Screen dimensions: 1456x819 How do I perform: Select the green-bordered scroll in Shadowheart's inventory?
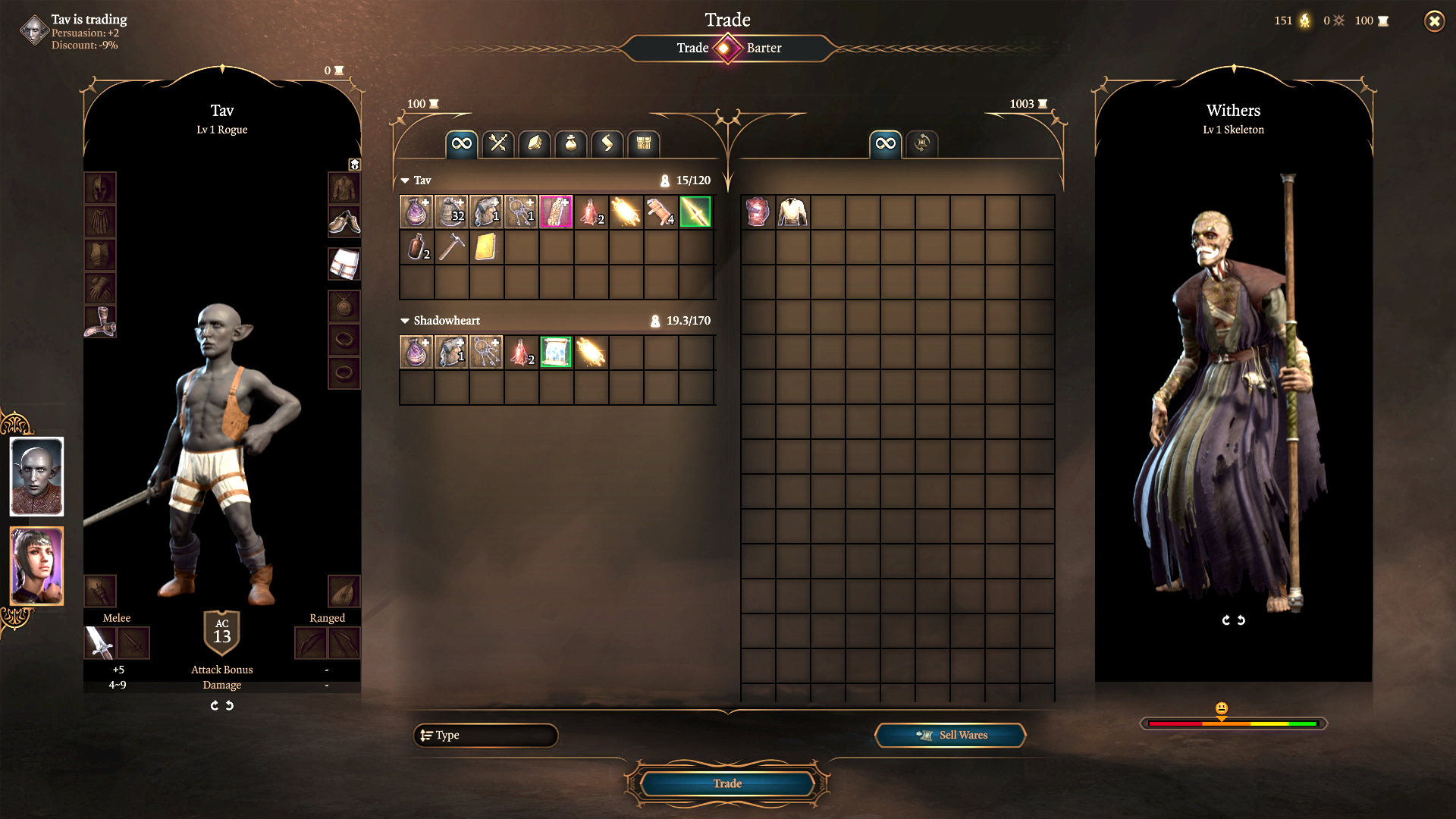click(556, 352)
